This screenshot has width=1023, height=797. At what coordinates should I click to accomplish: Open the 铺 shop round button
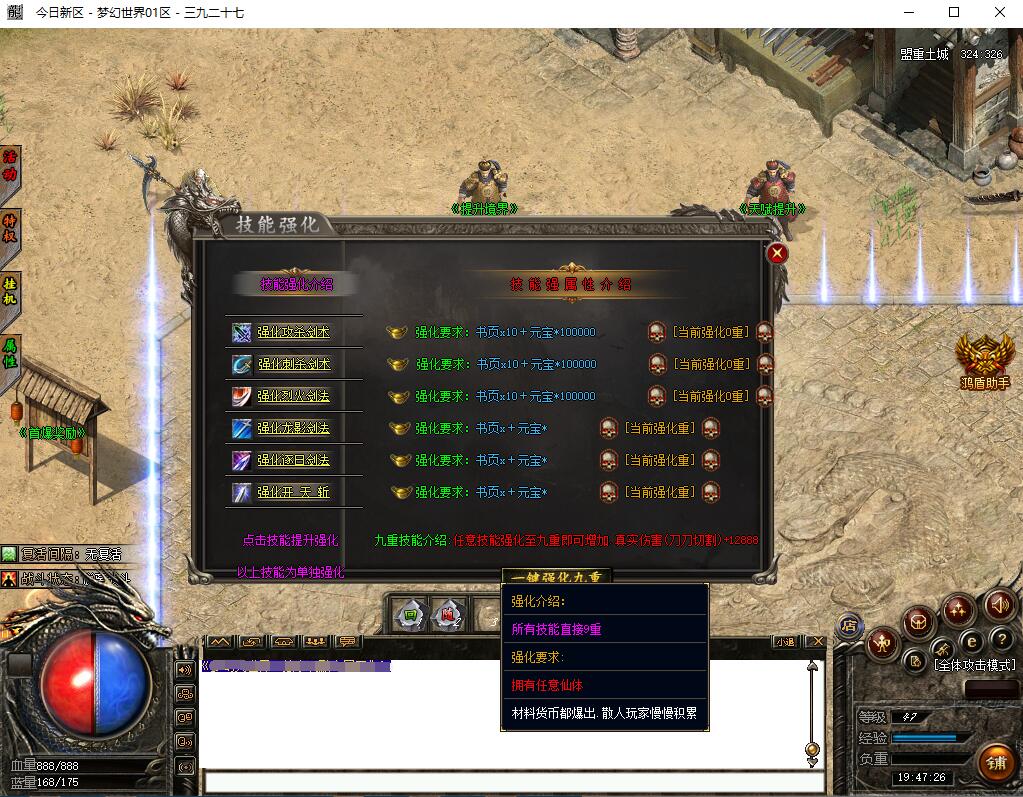click(995, 762)
